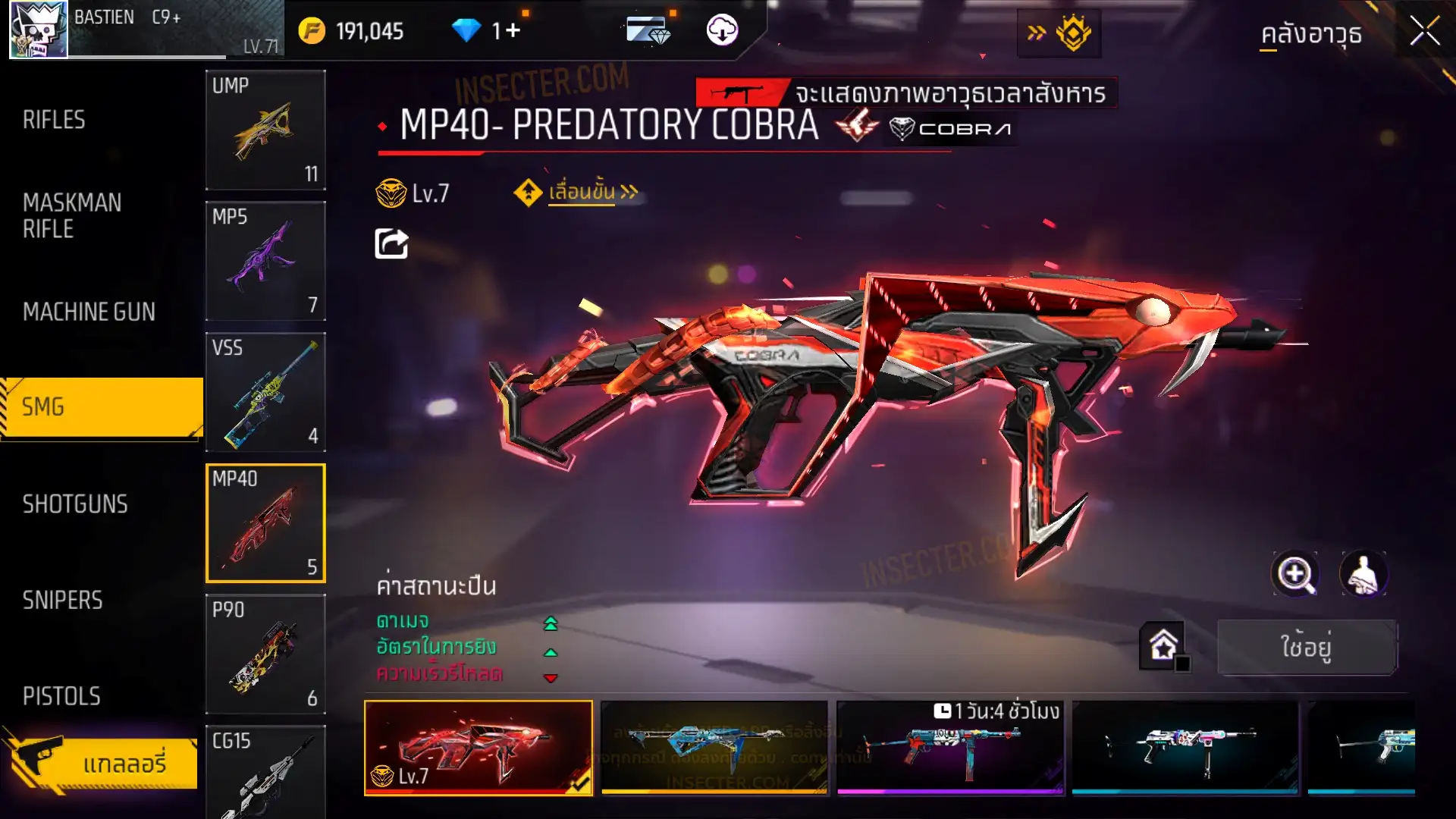Click the share icon below weapon level
The width and height of the screenshot is (1456, 819).
point(391,244)
